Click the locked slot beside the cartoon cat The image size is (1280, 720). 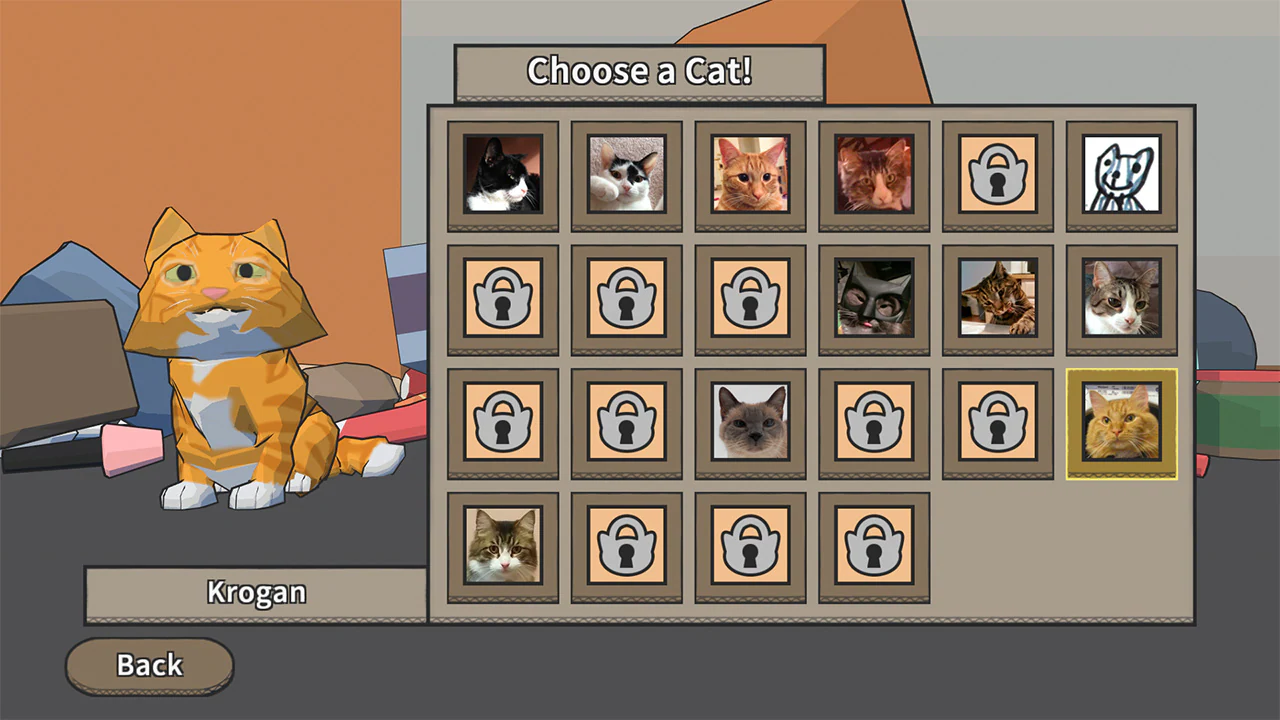998,176
